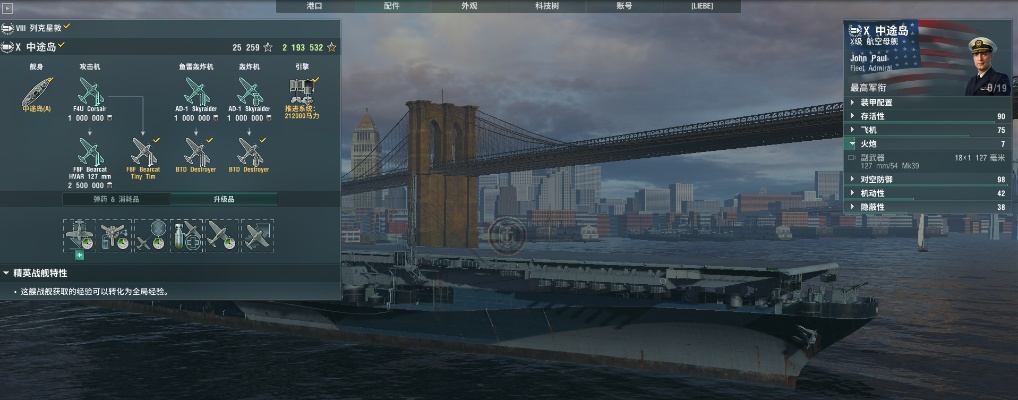Switch to the 港口 (Port) tab

[x=315, y=6]
